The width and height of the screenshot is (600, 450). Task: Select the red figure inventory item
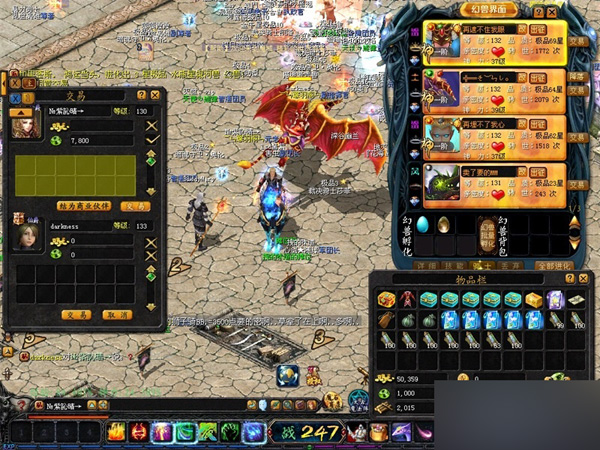pyautogui.click(x=408, y=299)
